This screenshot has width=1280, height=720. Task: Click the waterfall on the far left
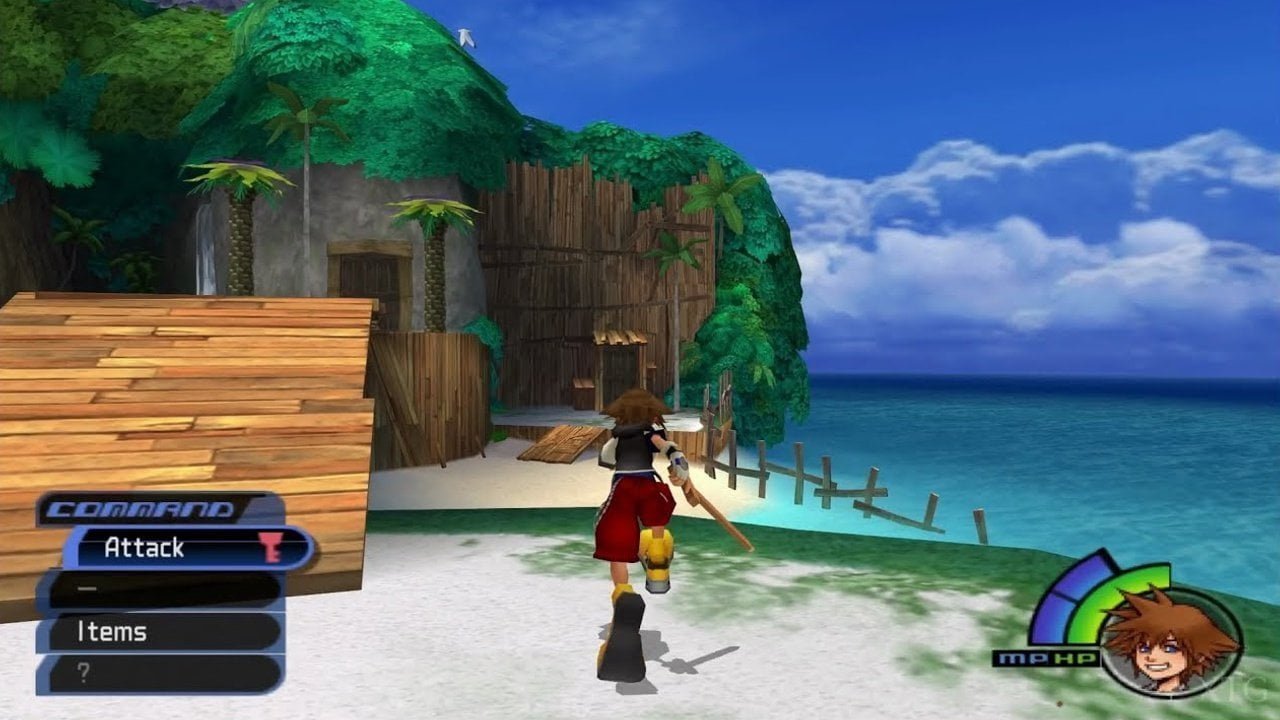(x=205, y=250)
